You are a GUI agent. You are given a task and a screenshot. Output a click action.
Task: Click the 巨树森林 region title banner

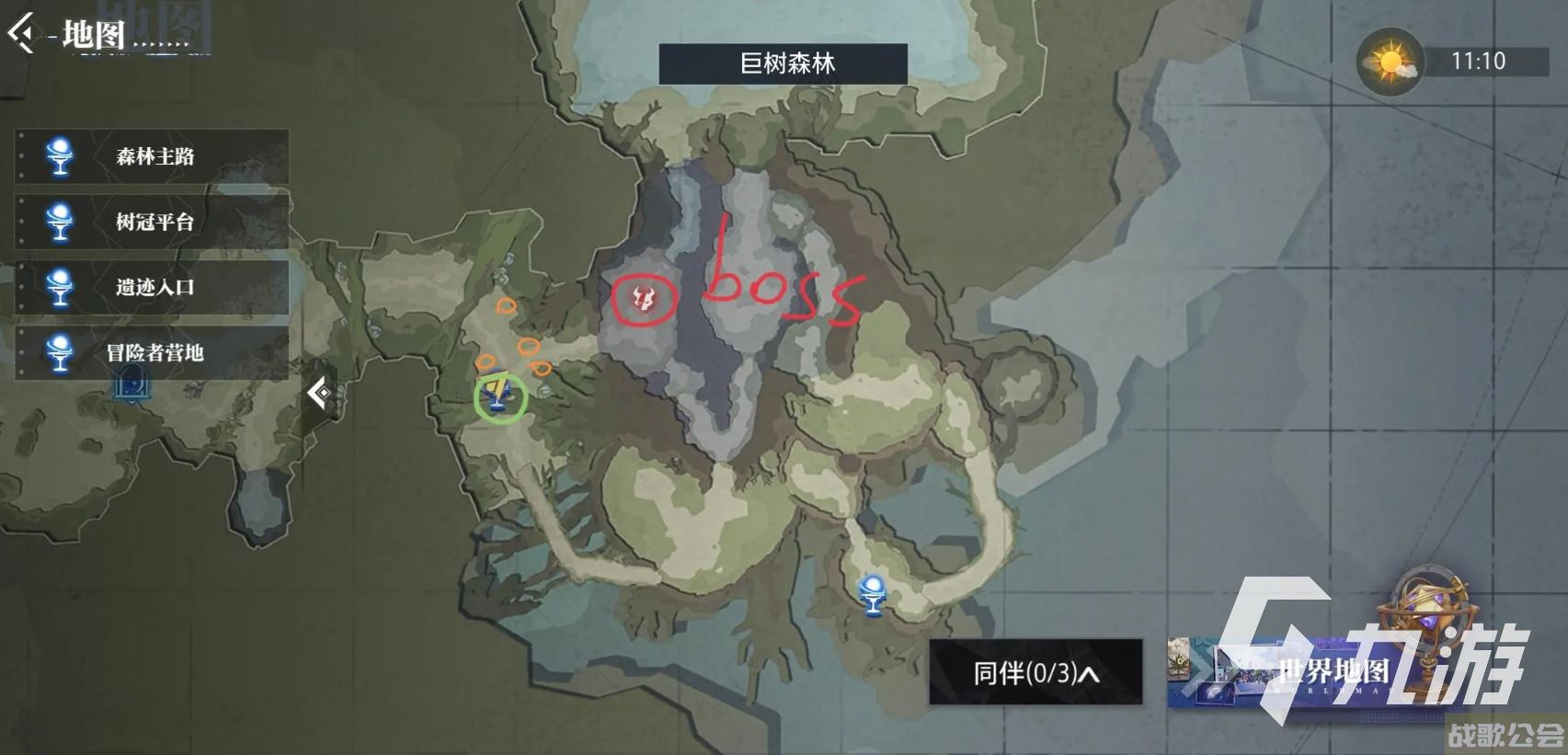point(782,63)
